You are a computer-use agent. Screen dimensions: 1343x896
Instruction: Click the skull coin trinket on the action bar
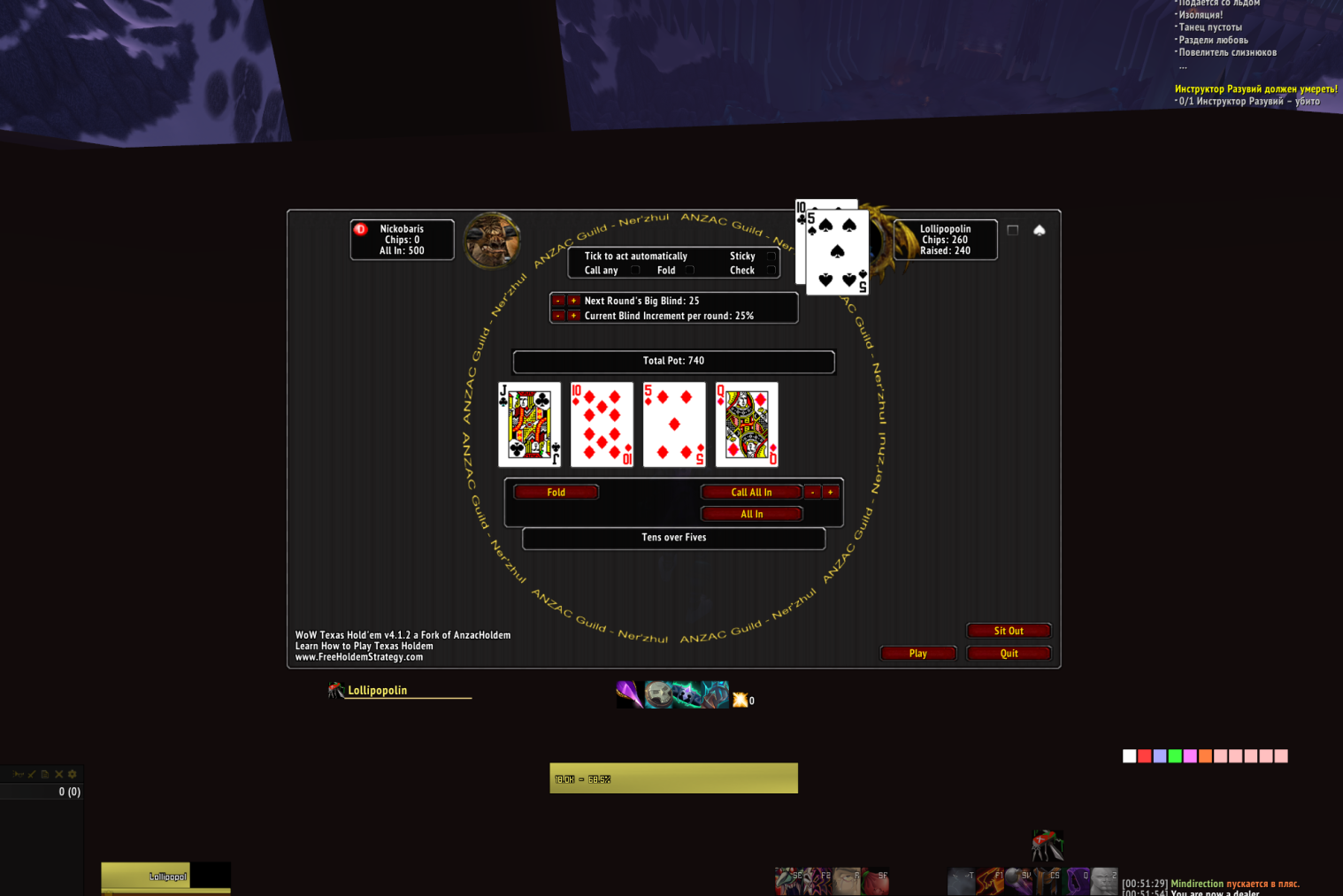pos(656,694)
